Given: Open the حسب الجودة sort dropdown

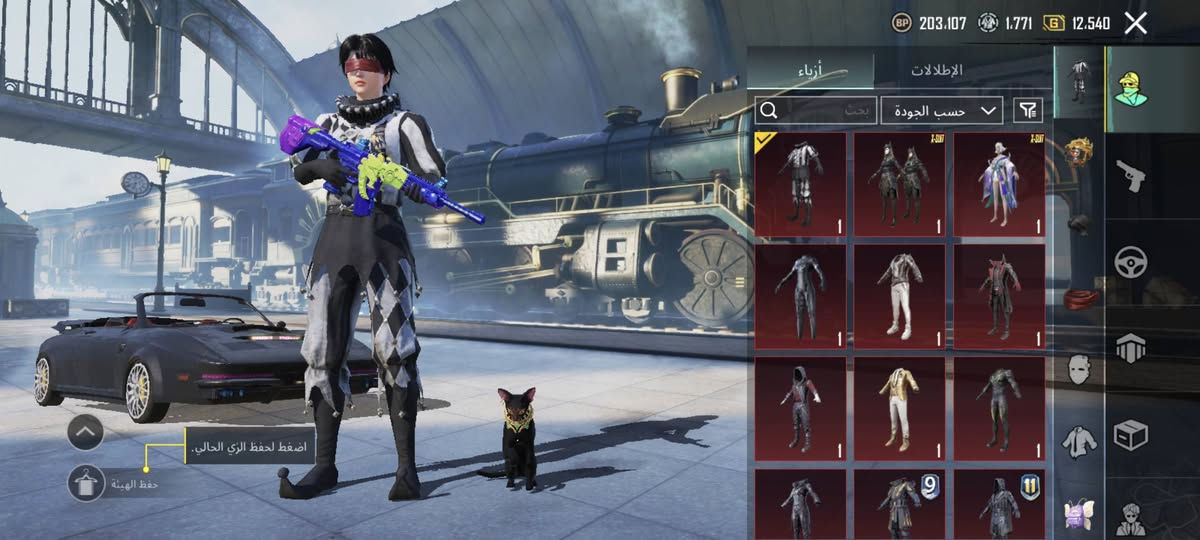Looking at the screenshot, I should [943, 110].
